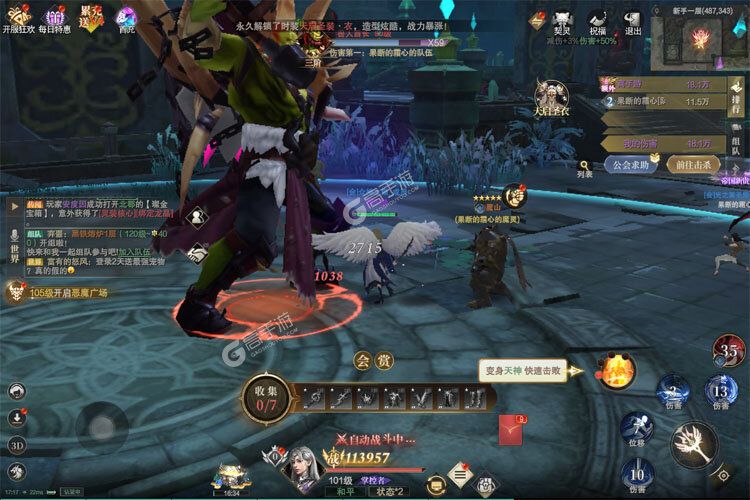Click the 退出 exit dungeon button
The width and height of the screenshot is (750, 500).
tap(633, 20)
